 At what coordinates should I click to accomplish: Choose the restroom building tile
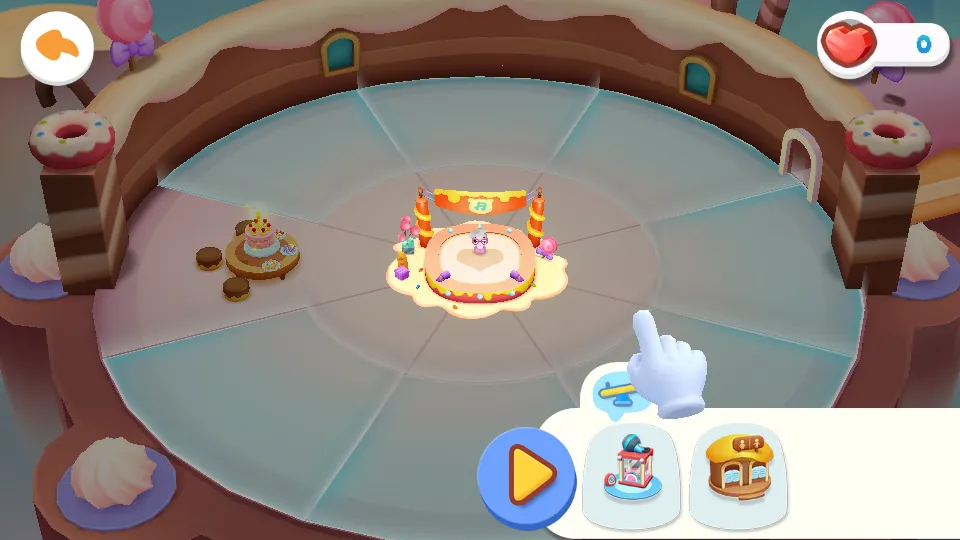pyautogui.click(x=738, y=474)
